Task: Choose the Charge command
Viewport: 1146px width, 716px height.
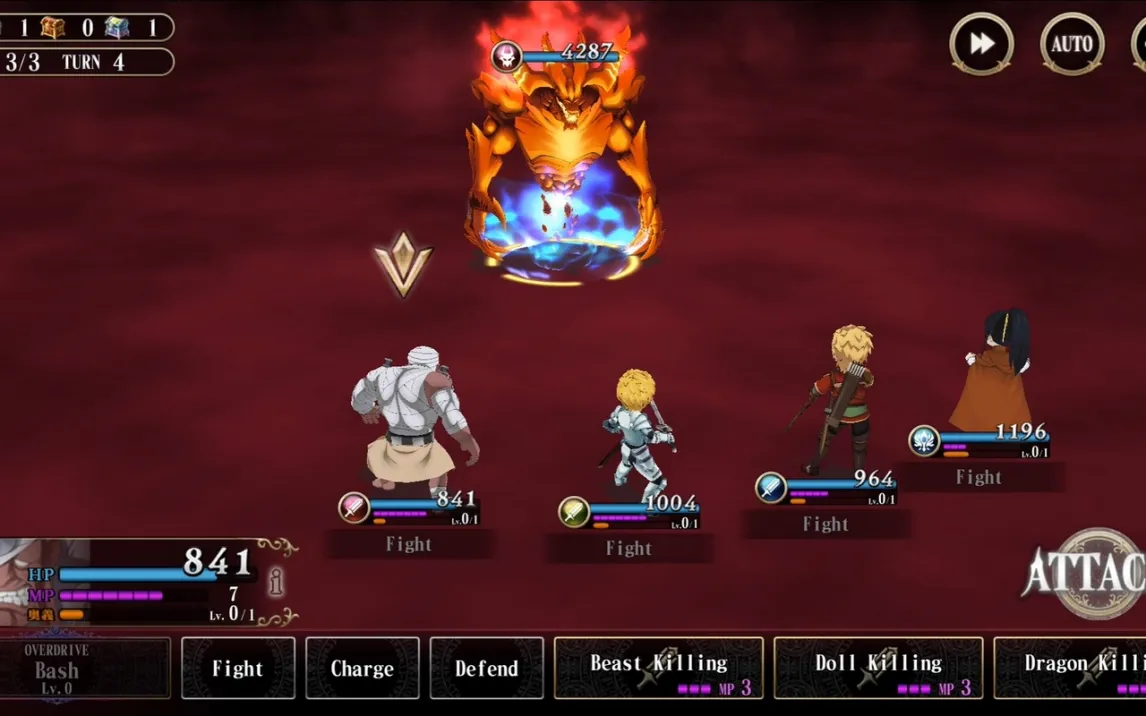Action: pos(362,668)
